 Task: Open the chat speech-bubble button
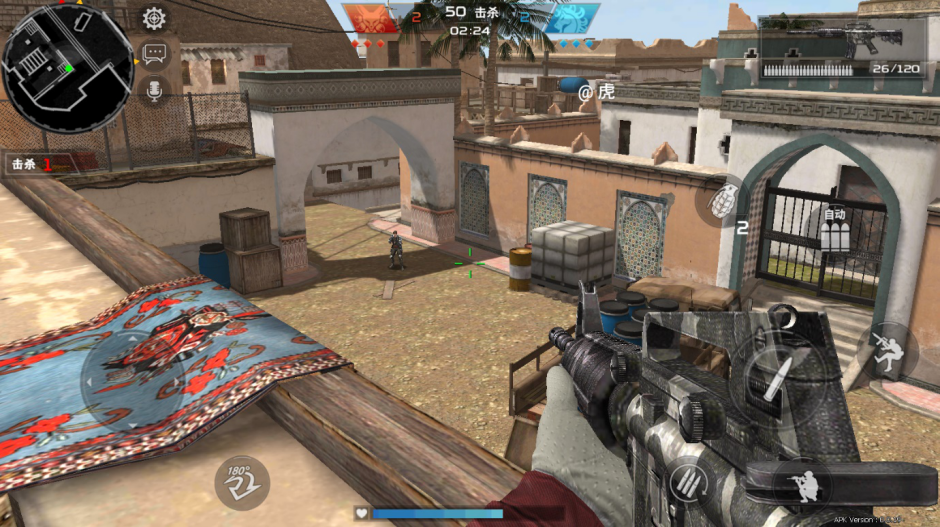tap(154, 54)
